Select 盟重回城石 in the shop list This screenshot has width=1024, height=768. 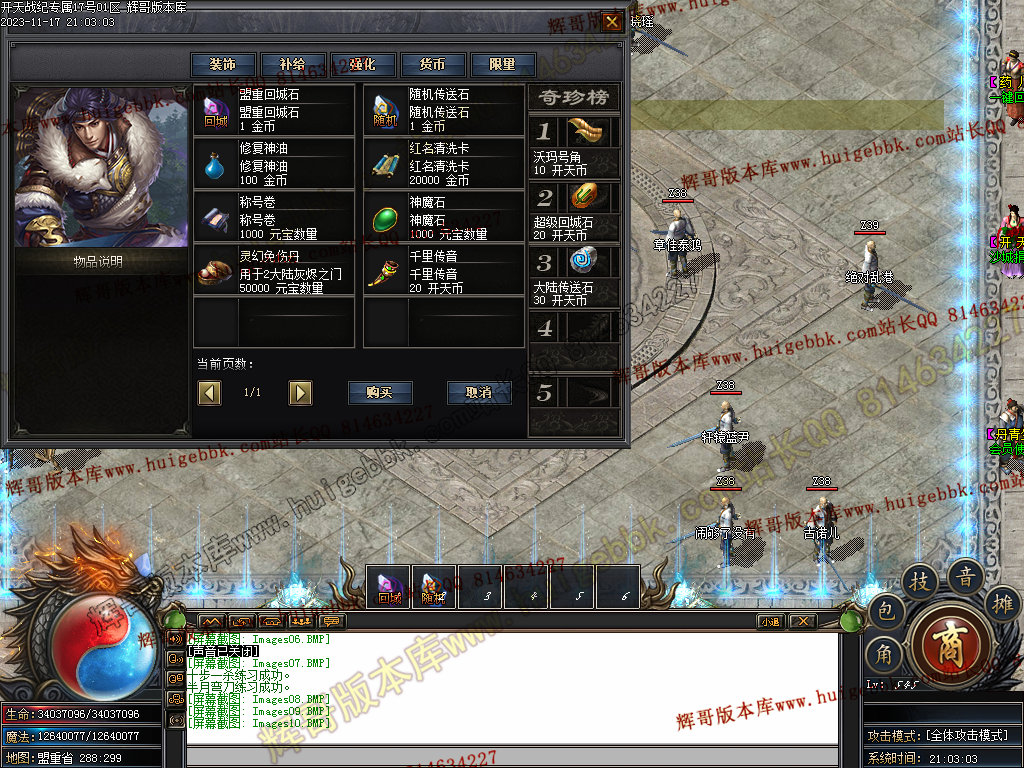274,110
